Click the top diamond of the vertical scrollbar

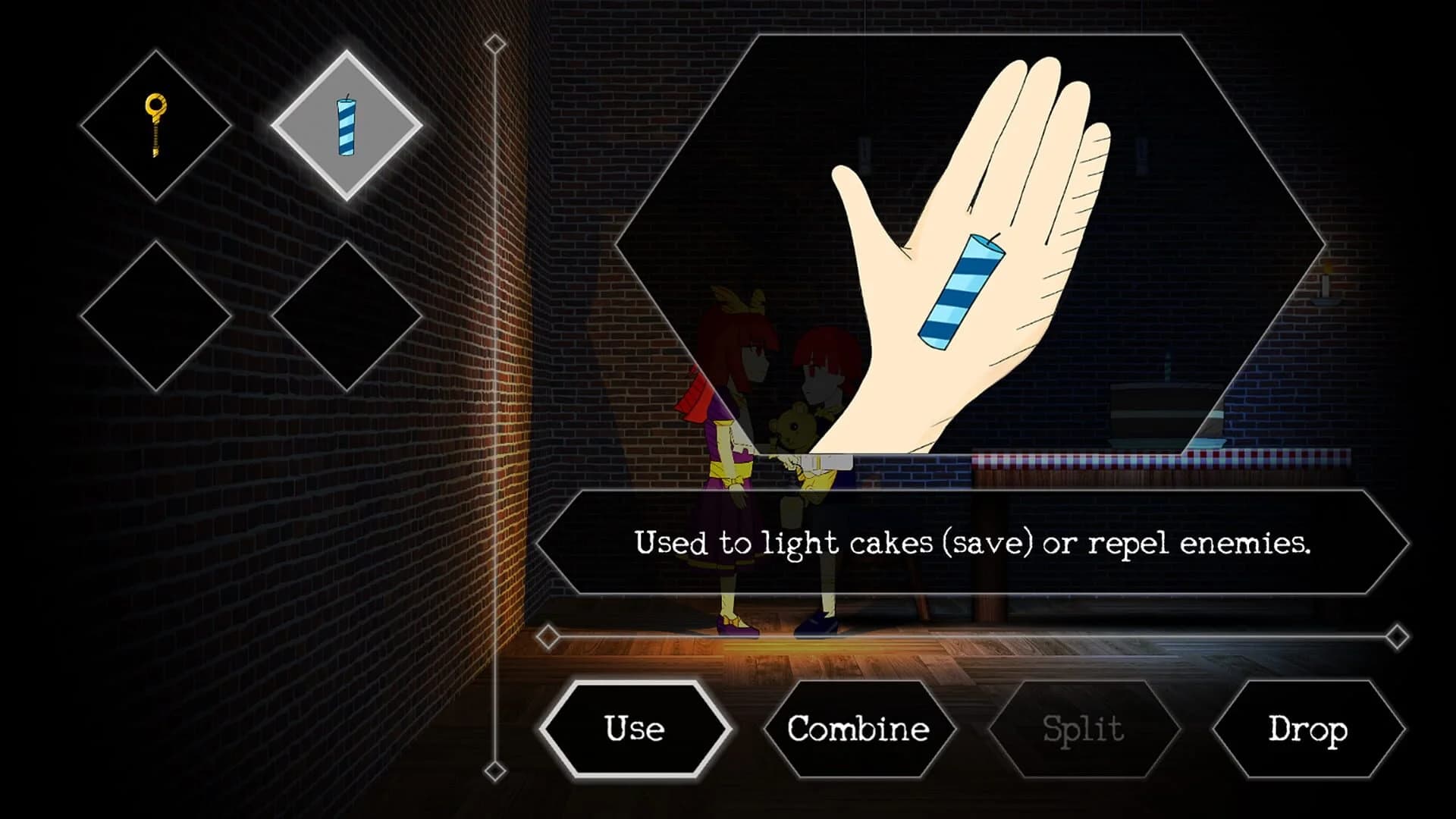497,44
